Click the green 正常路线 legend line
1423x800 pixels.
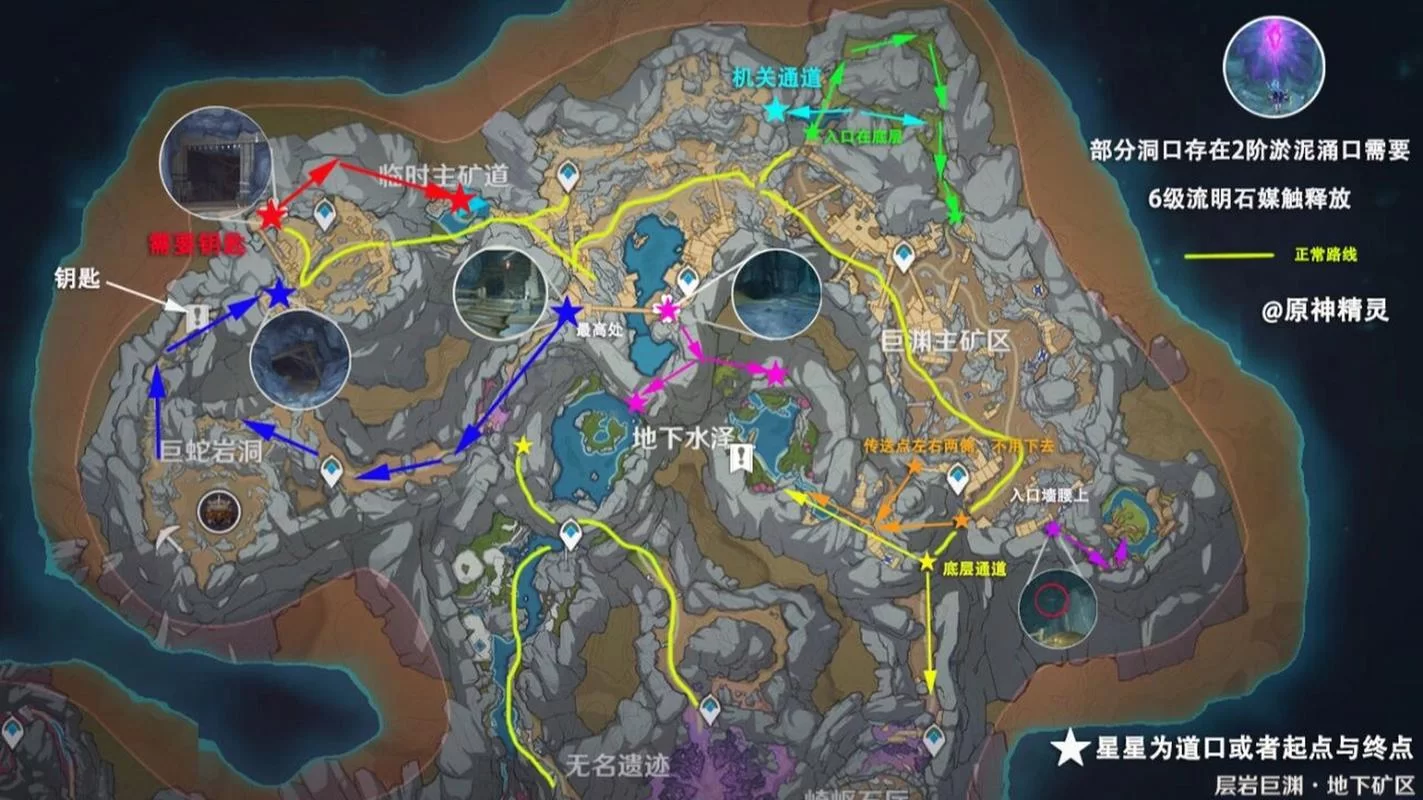[x=1227, y=256]
